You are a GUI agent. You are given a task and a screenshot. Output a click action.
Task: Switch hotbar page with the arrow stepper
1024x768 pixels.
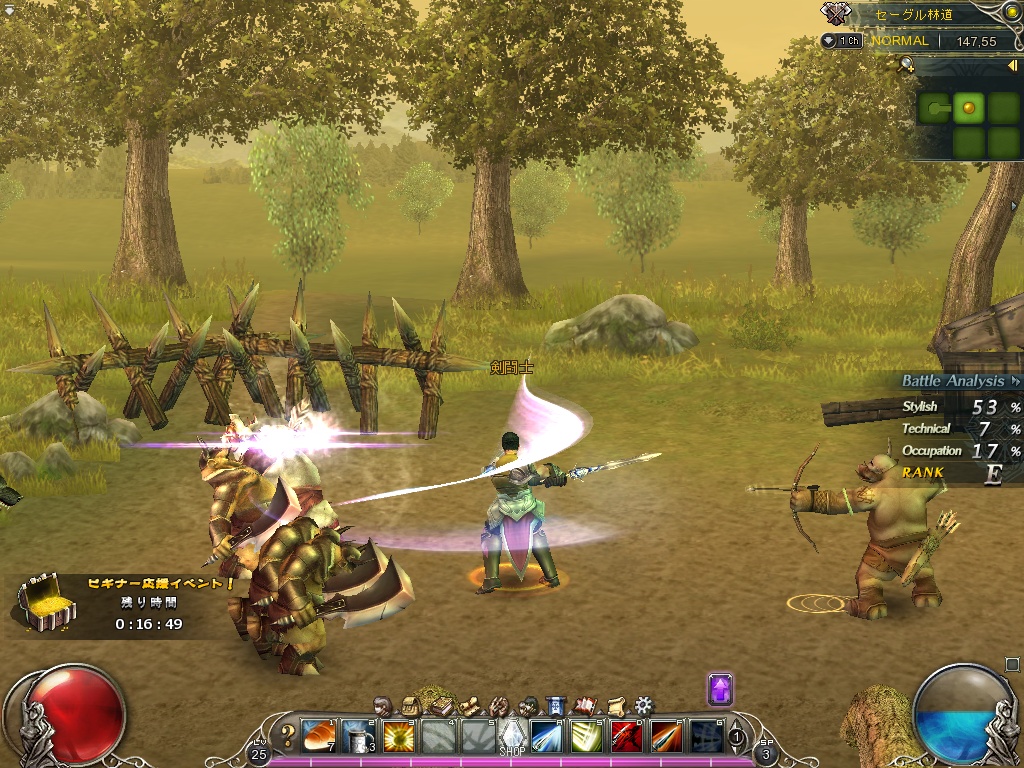coord(737,737)
